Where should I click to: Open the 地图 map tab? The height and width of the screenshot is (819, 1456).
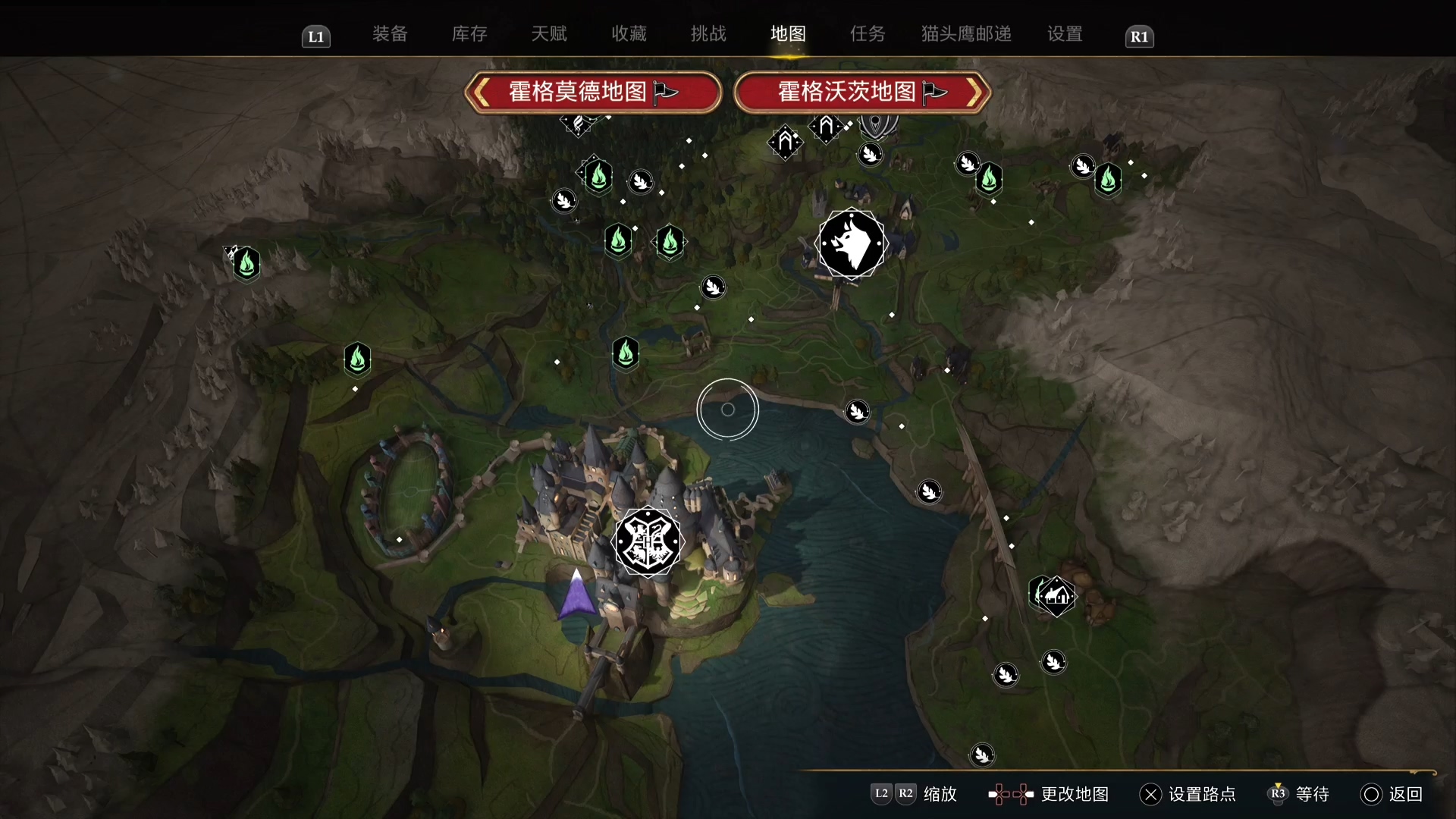pos(787,33)
